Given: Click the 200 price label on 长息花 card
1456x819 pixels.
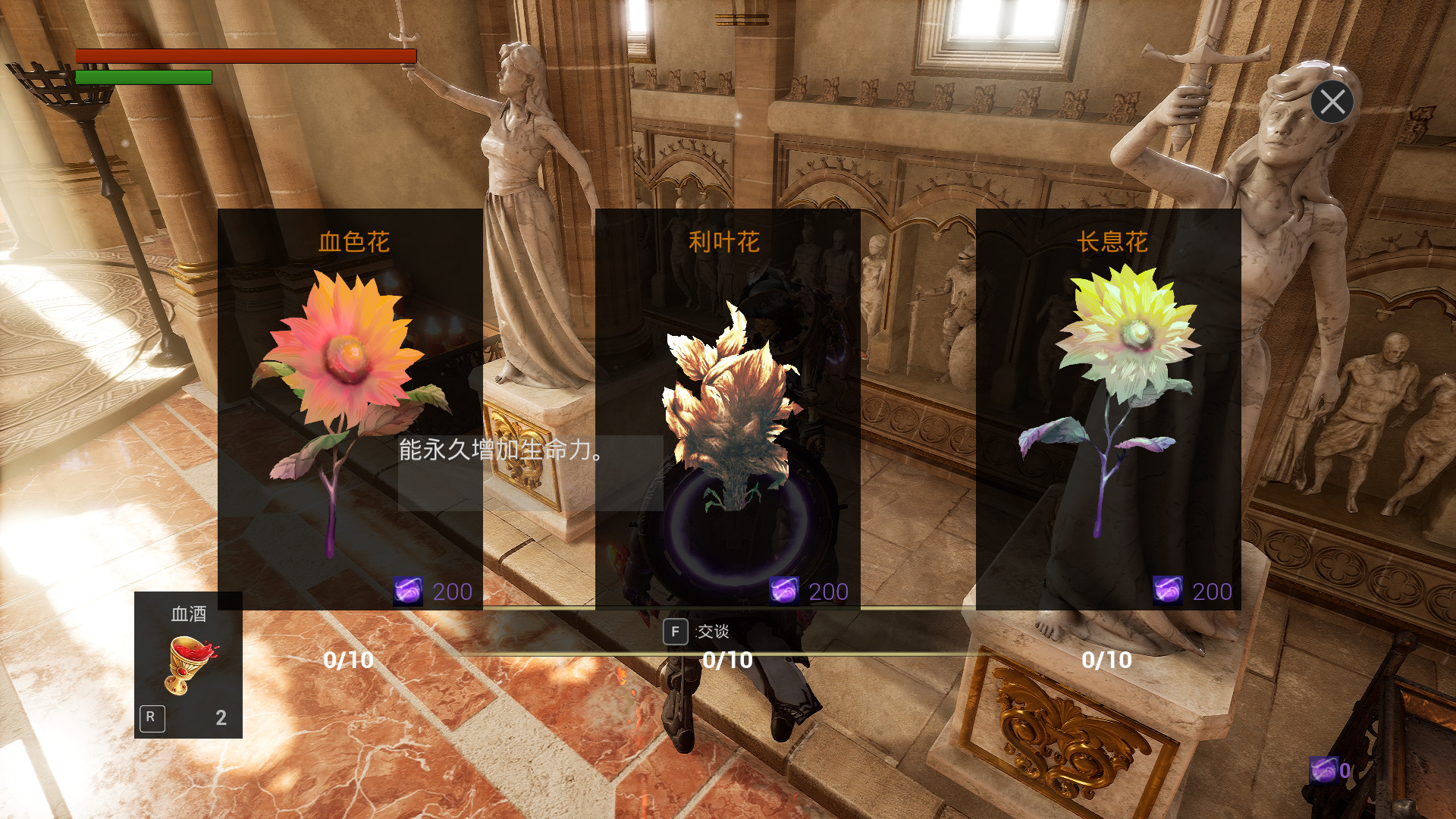Looking at the screenshot, I should coord(1210,590).
